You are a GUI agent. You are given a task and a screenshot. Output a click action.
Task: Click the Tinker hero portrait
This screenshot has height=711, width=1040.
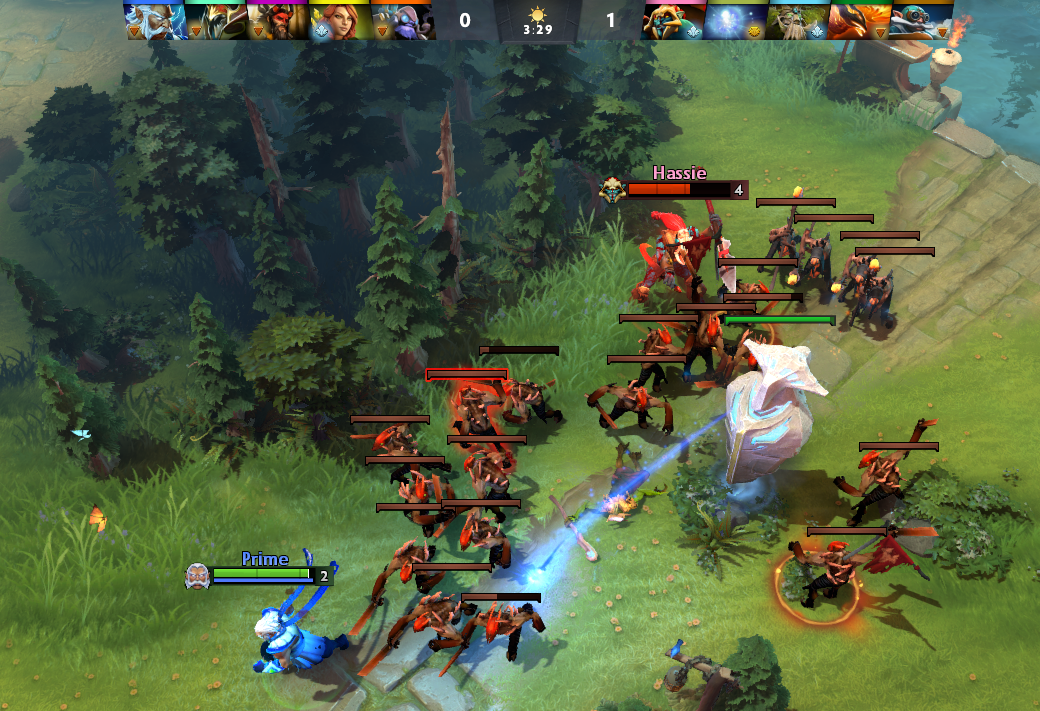click(401, 20)
